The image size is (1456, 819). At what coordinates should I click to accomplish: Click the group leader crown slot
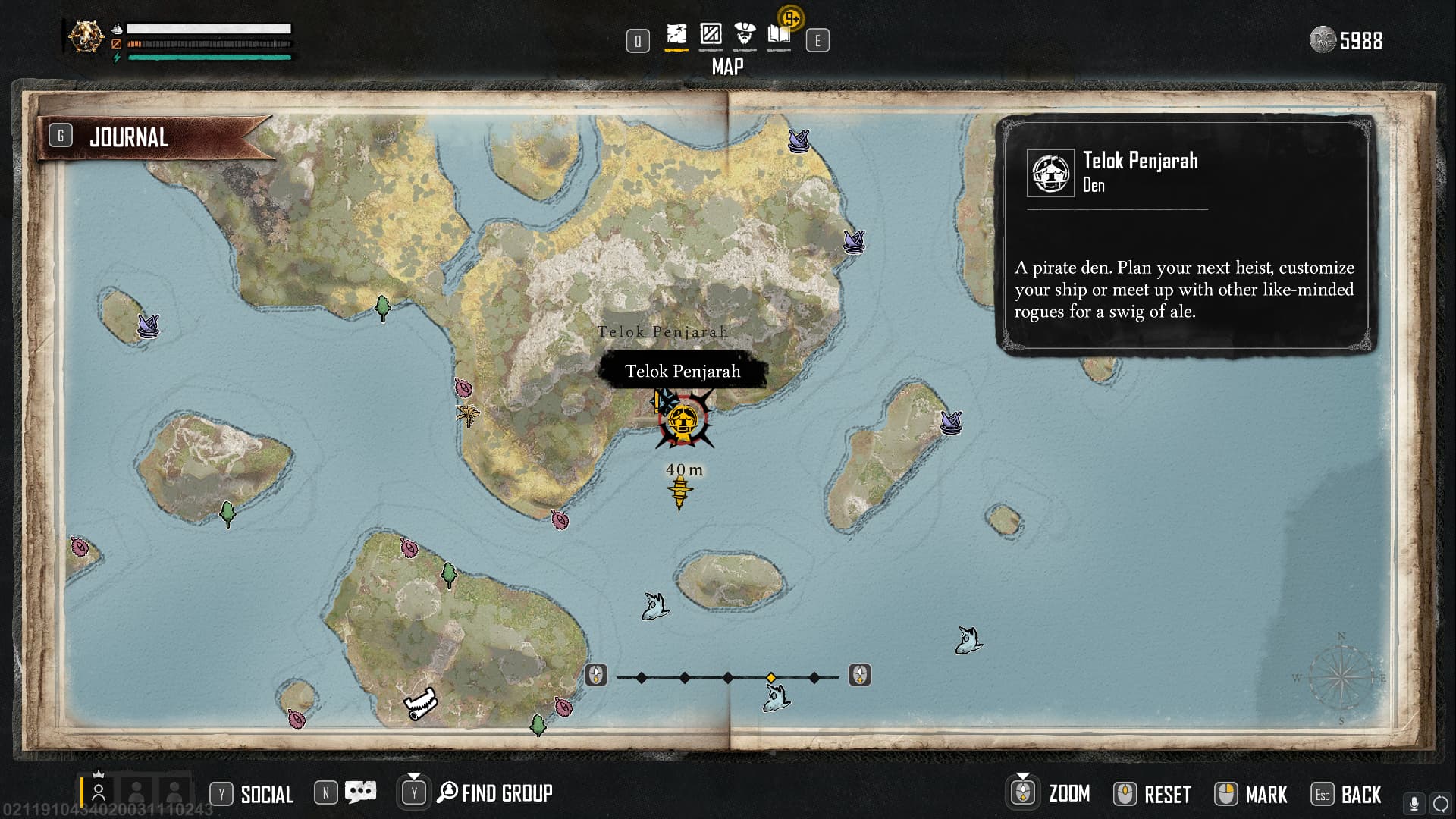point(99,790)
